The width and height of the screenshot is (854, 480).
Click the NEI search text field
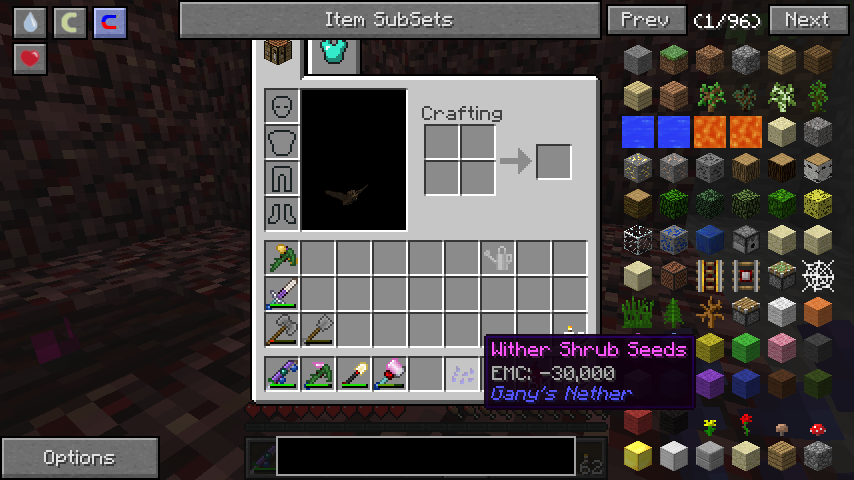[x=426, y=456]
